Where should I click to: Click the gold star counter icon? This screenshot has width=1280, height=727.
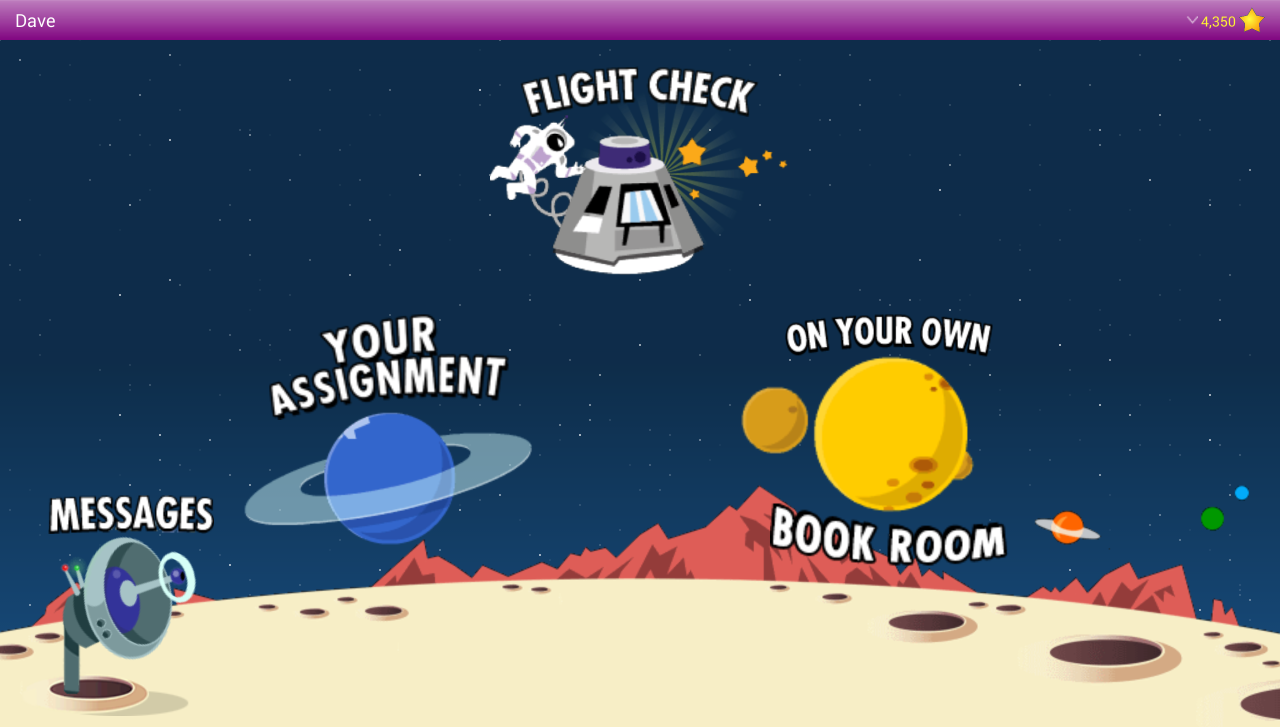click(x=1251, y=20)
